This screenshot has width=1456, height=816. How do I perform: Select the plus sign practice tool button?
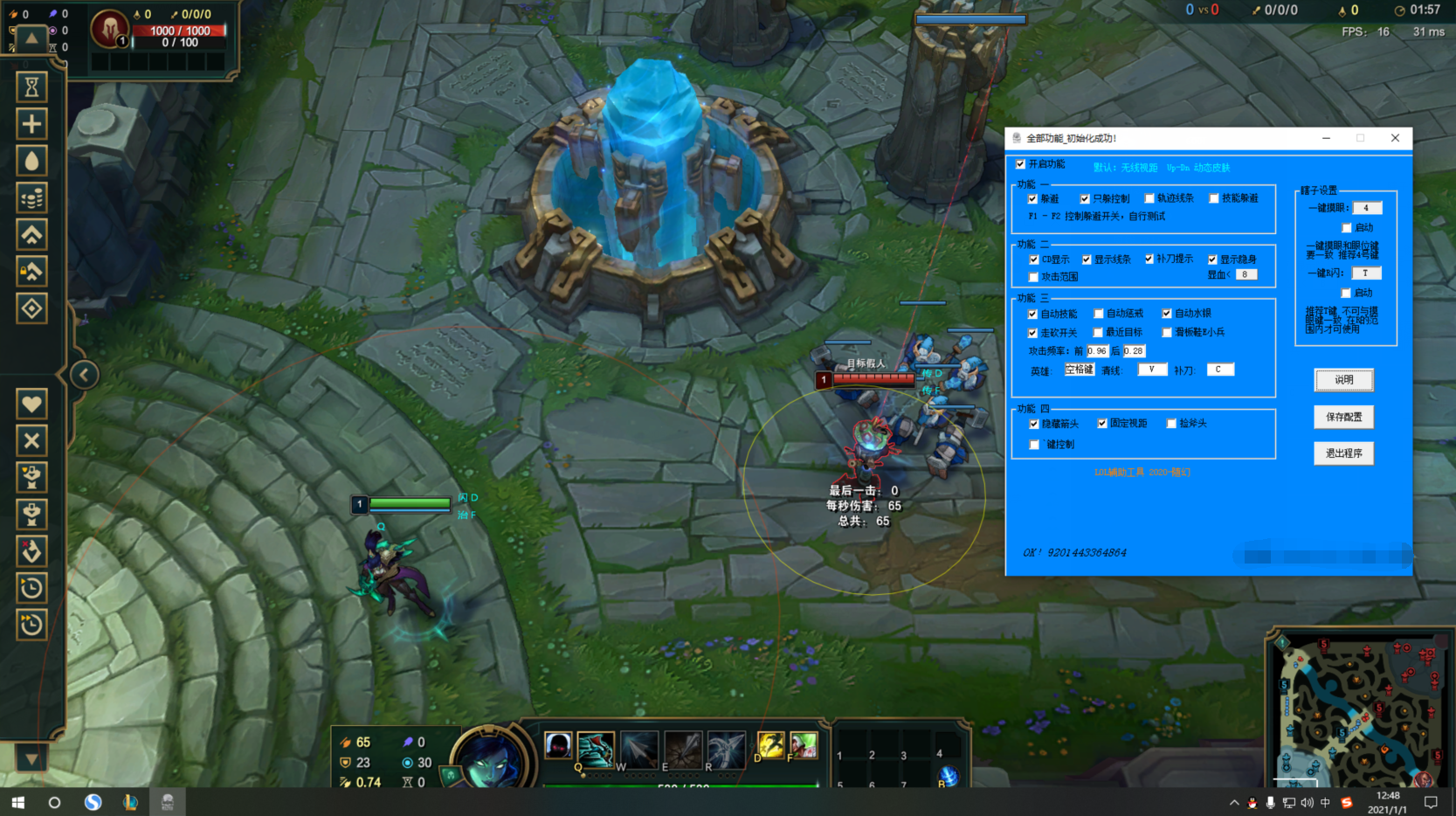(x=31, y=124)
